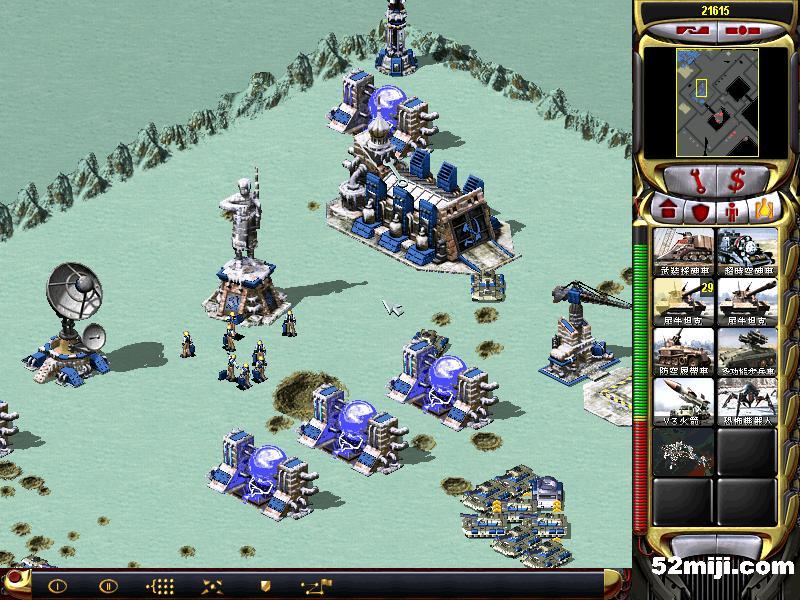Screen dimensions: 800x600
Task: Open the shield defenses build tab
Action: [699, 211]
